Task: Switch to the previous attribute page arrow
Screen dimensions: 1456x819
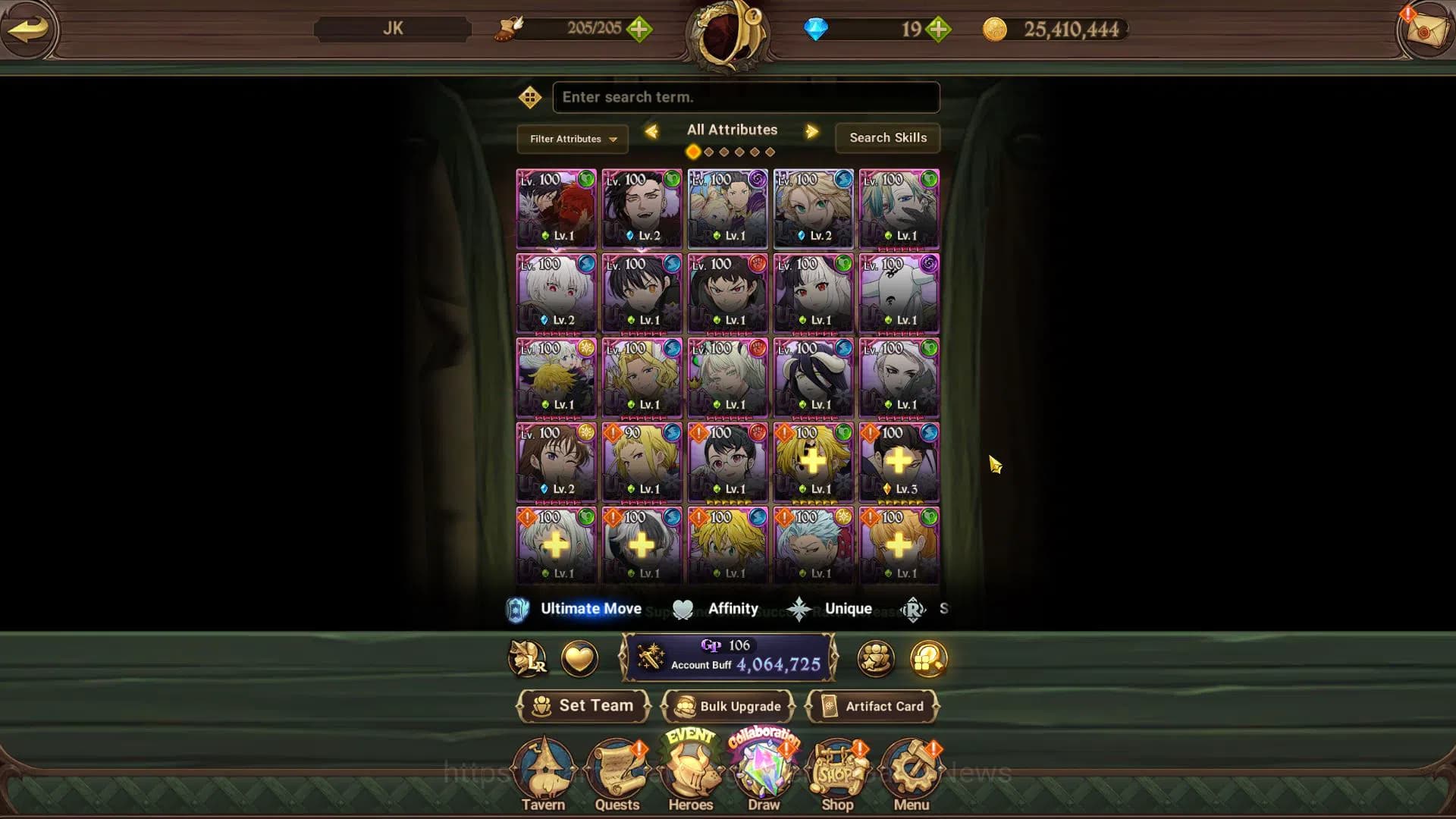Action: click(x=651, y=131)
